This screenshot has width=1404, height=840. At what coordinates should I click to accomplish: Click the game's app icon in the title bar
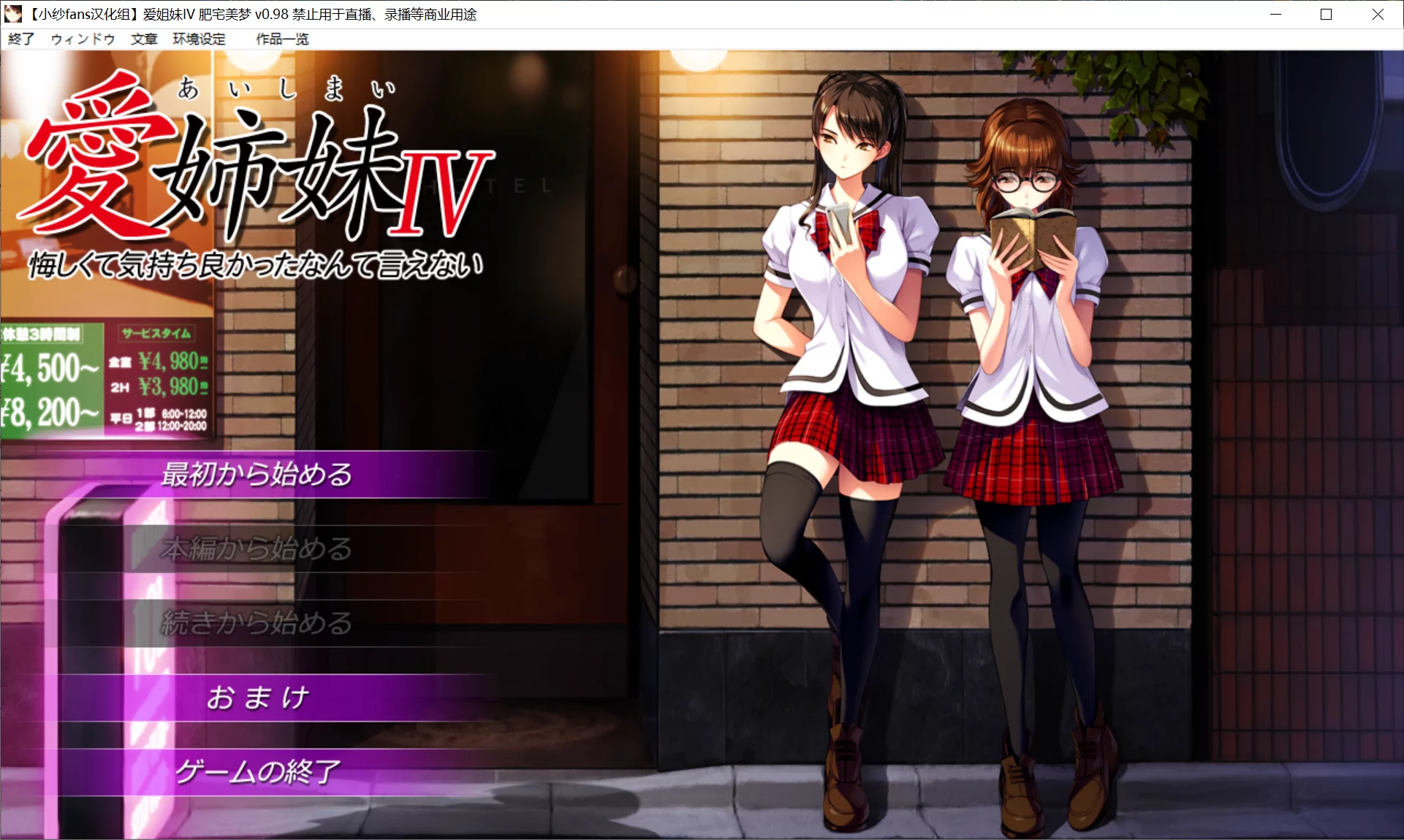point(13,14)
